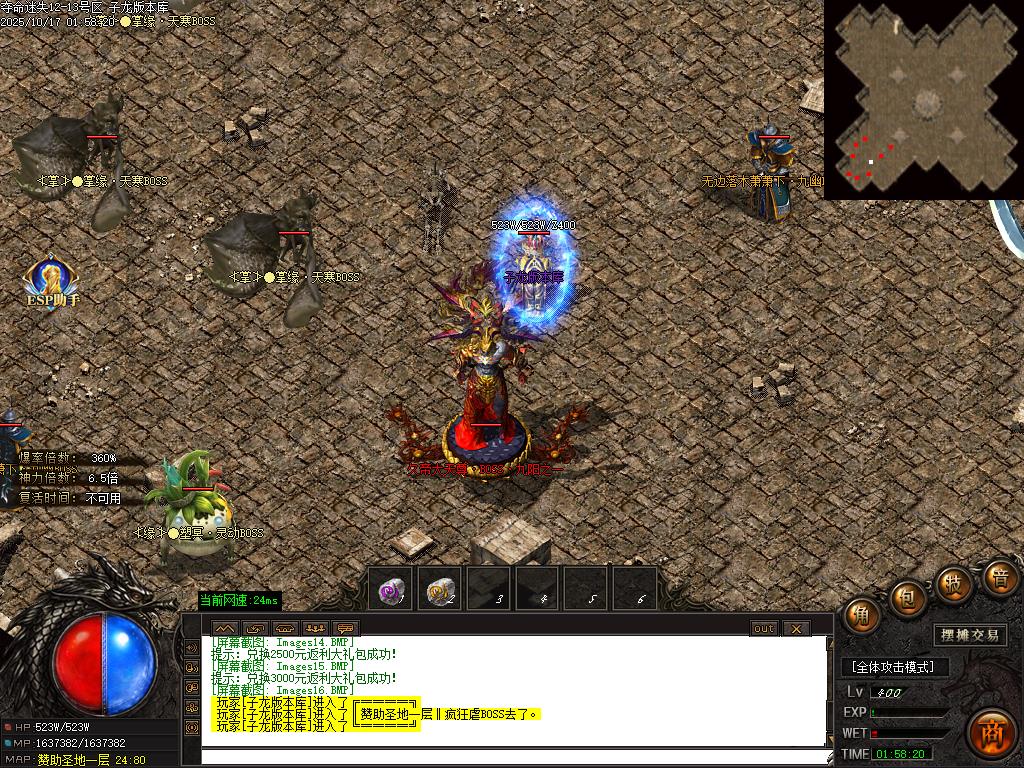Use the orange scroll in hotbar slot 2
This screenshot has height=768, width=1024.
click(x=439, y=591)
